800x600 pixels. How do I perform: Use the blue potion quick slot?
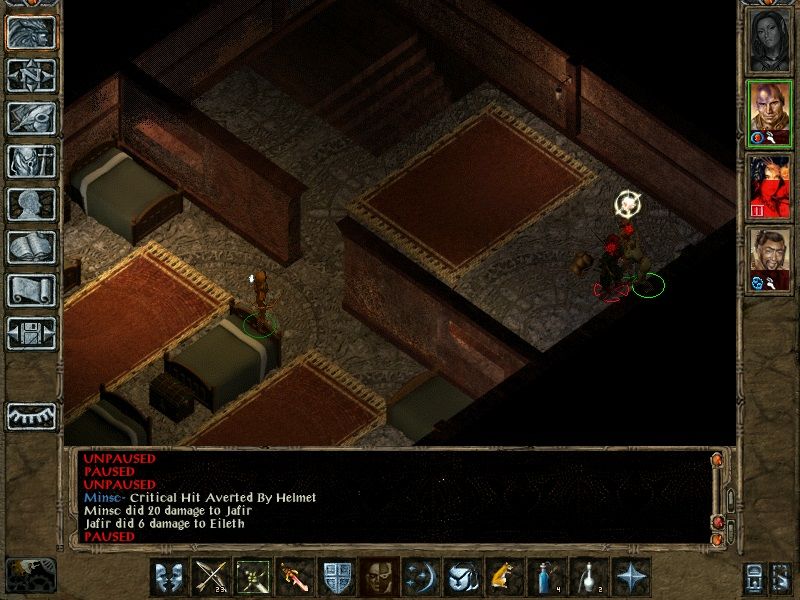click(543, 577)
